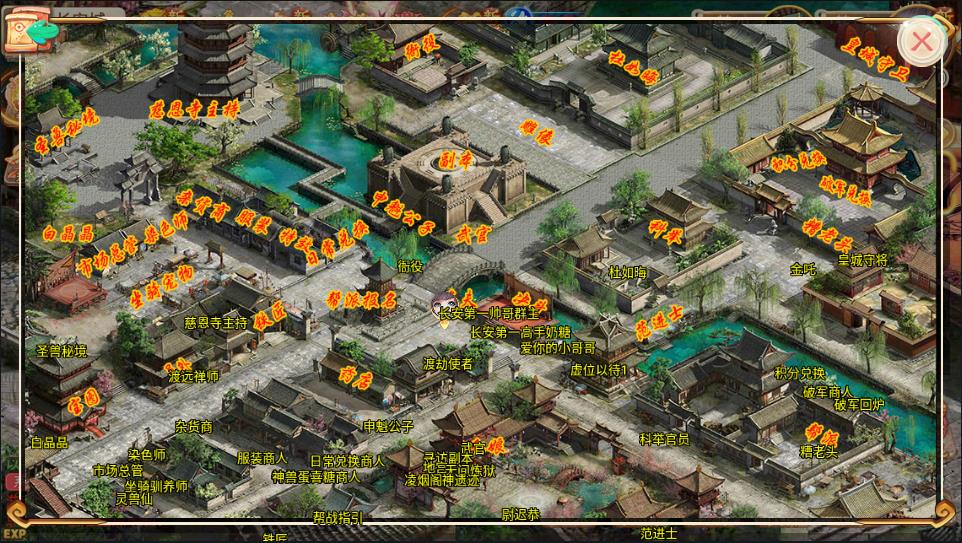Choose the 服装商人 map label
This screenshot has height=543, width=962.
(x=262, y=458)
